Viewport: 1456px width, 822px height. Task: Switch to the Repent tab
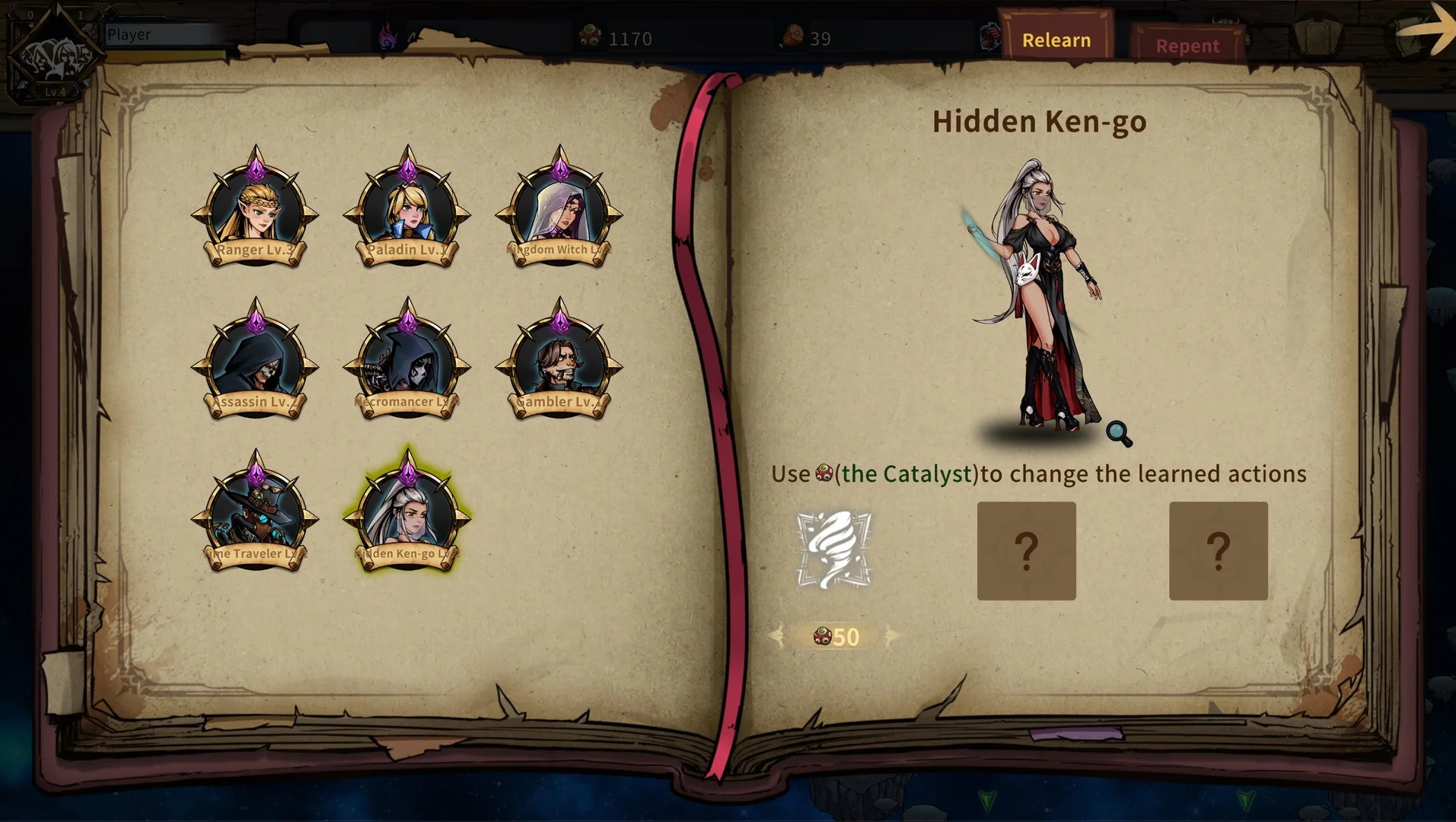1187,46
